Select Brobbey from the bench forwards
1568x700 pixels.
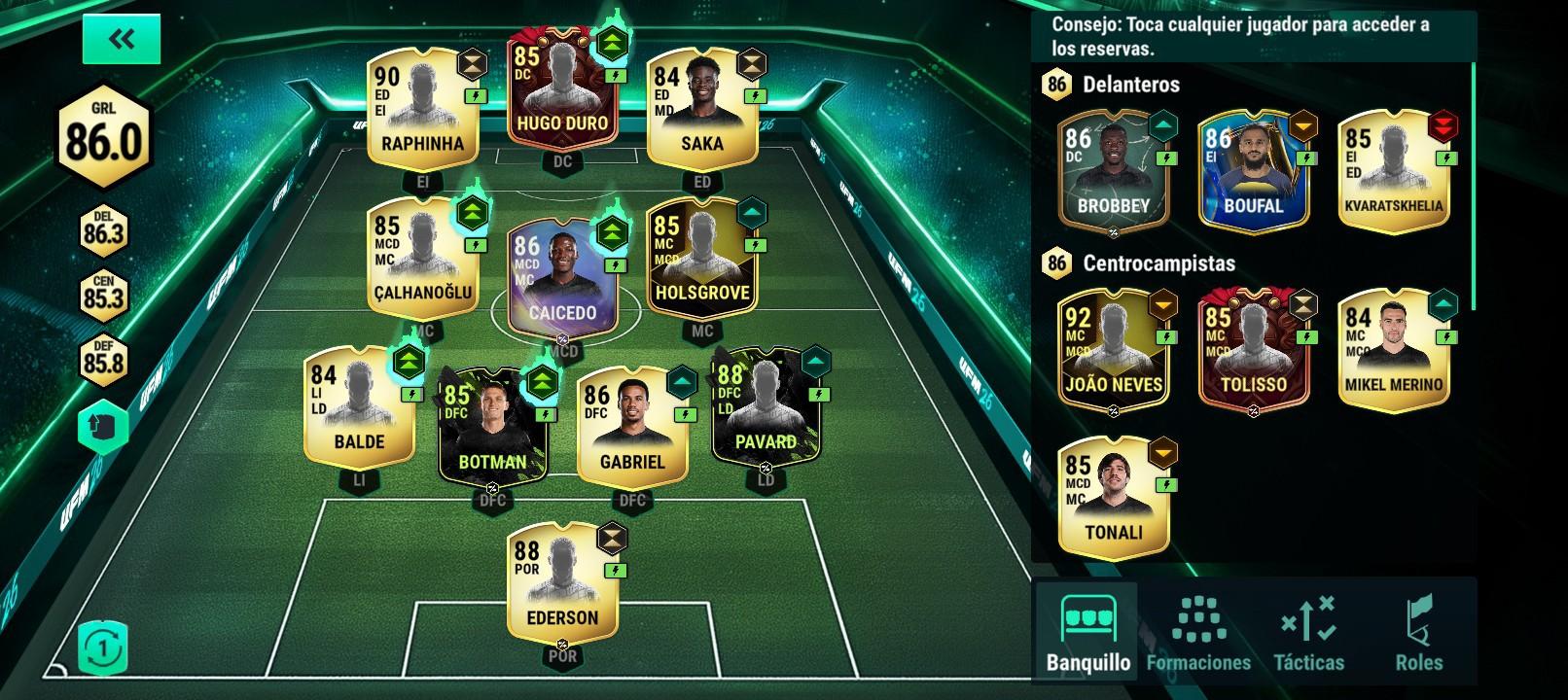pos(1113,171)
